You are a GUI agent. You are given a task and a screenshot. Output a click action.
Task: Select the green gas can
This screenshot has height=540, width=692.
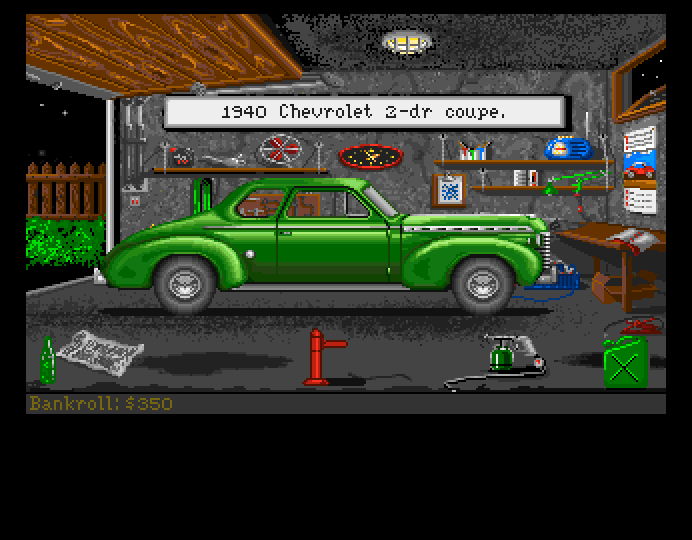pos(624,360)
